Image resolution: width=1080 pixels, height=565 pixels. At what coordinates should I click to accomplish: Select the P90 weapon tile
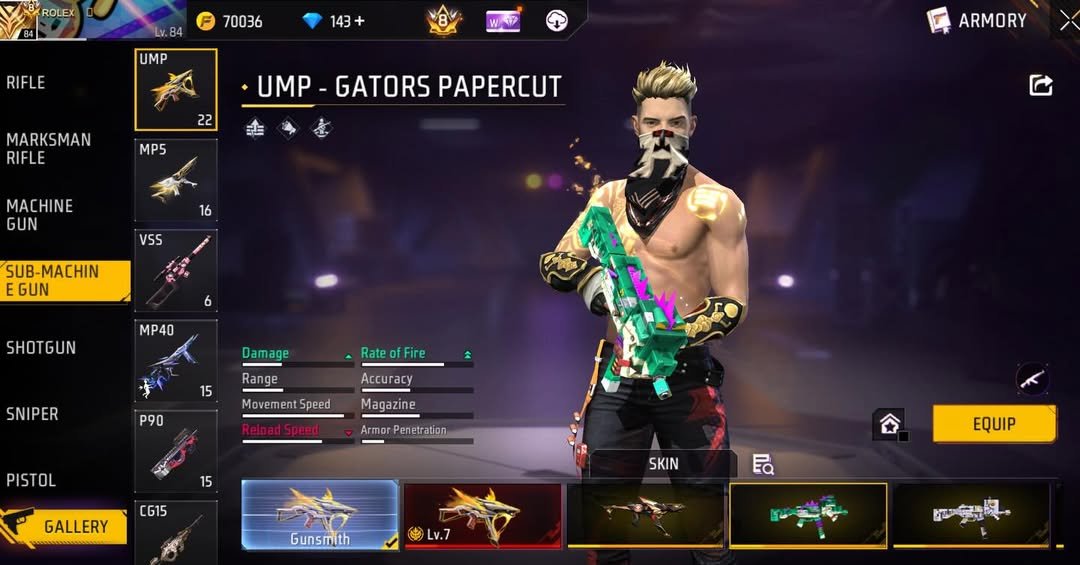coord(176,451)
